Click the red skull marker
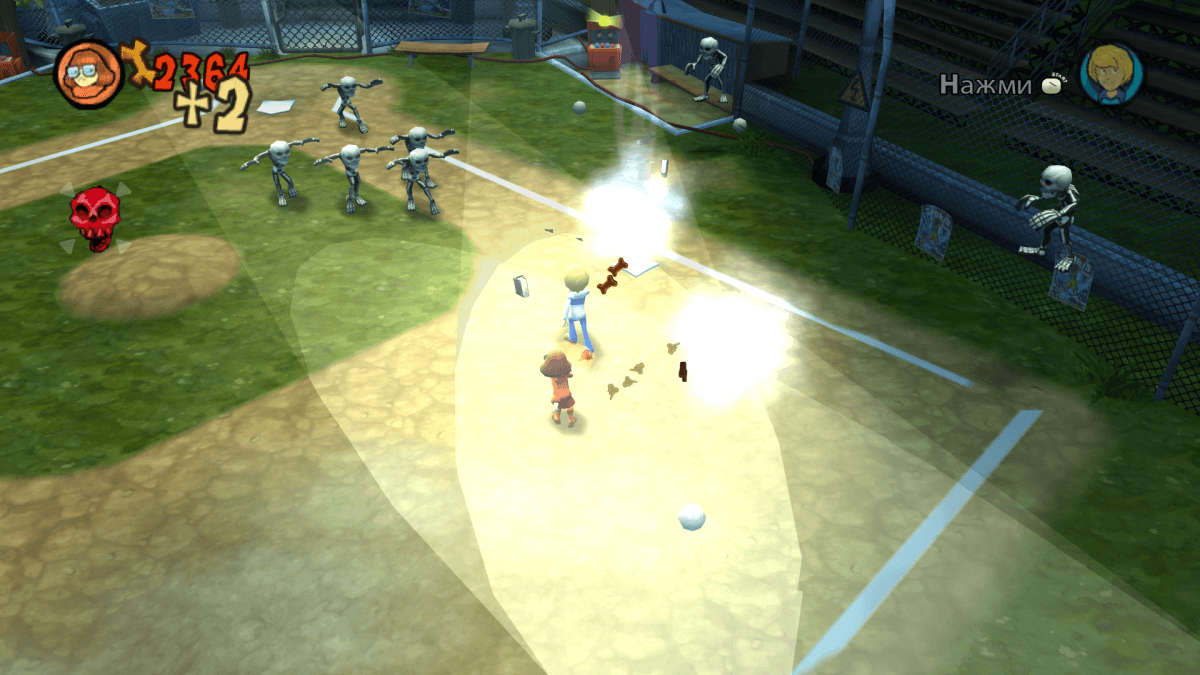Screen dimensions: 1200x675 point(95,217)
